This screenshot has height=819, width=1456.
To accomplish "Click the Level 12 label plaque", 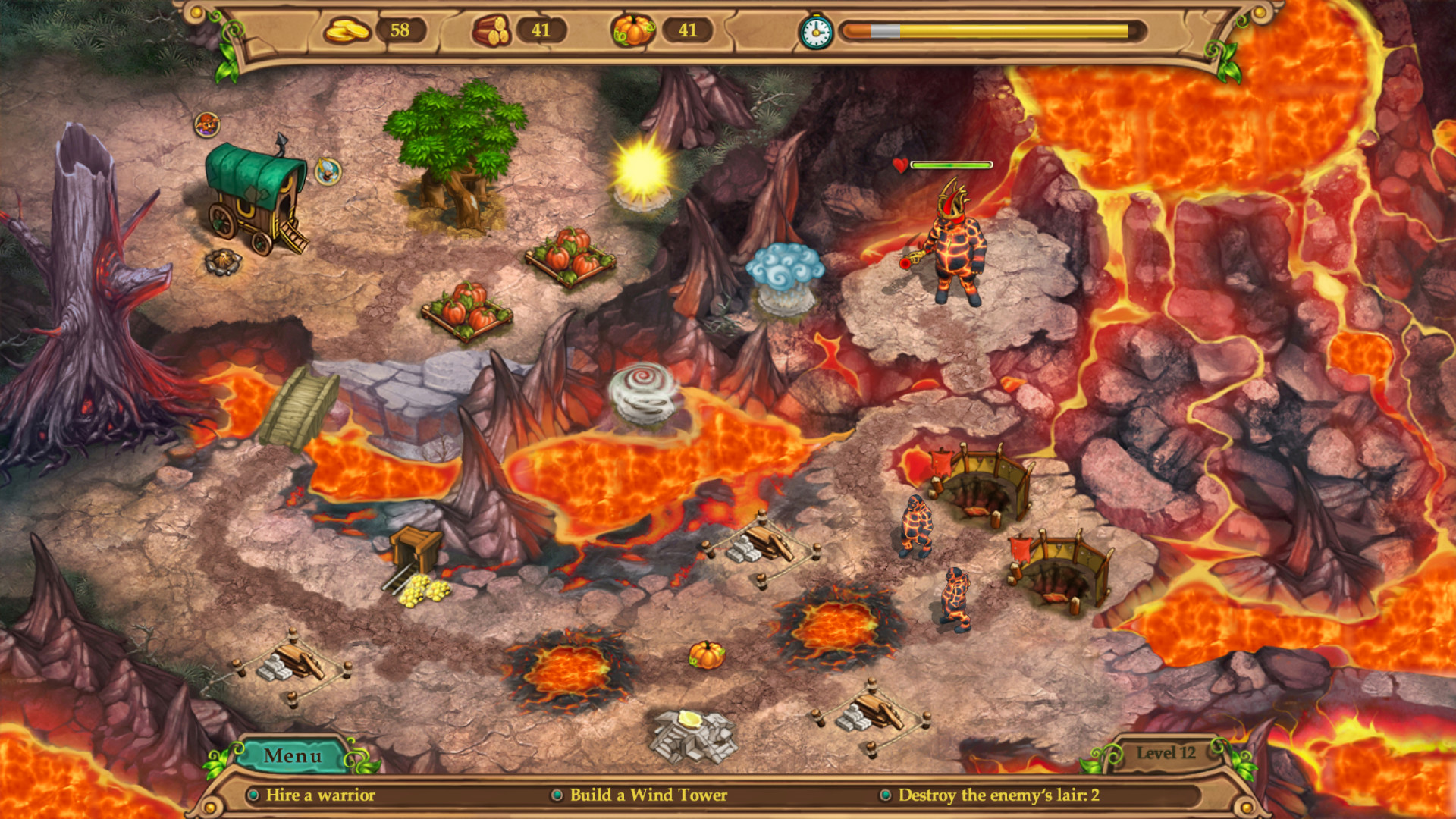I will pos(1166,753).
